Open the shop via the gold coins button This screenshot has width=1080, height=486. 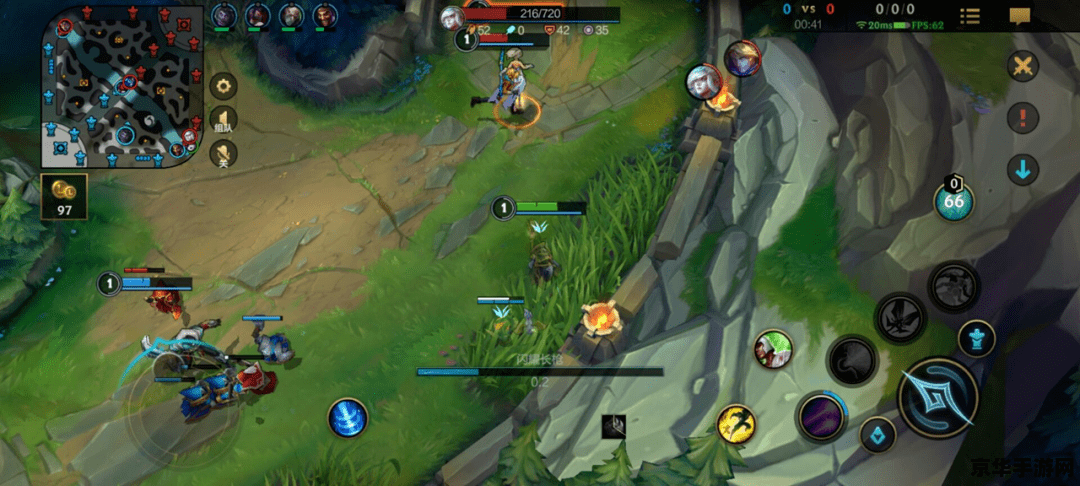click(64, 196)
